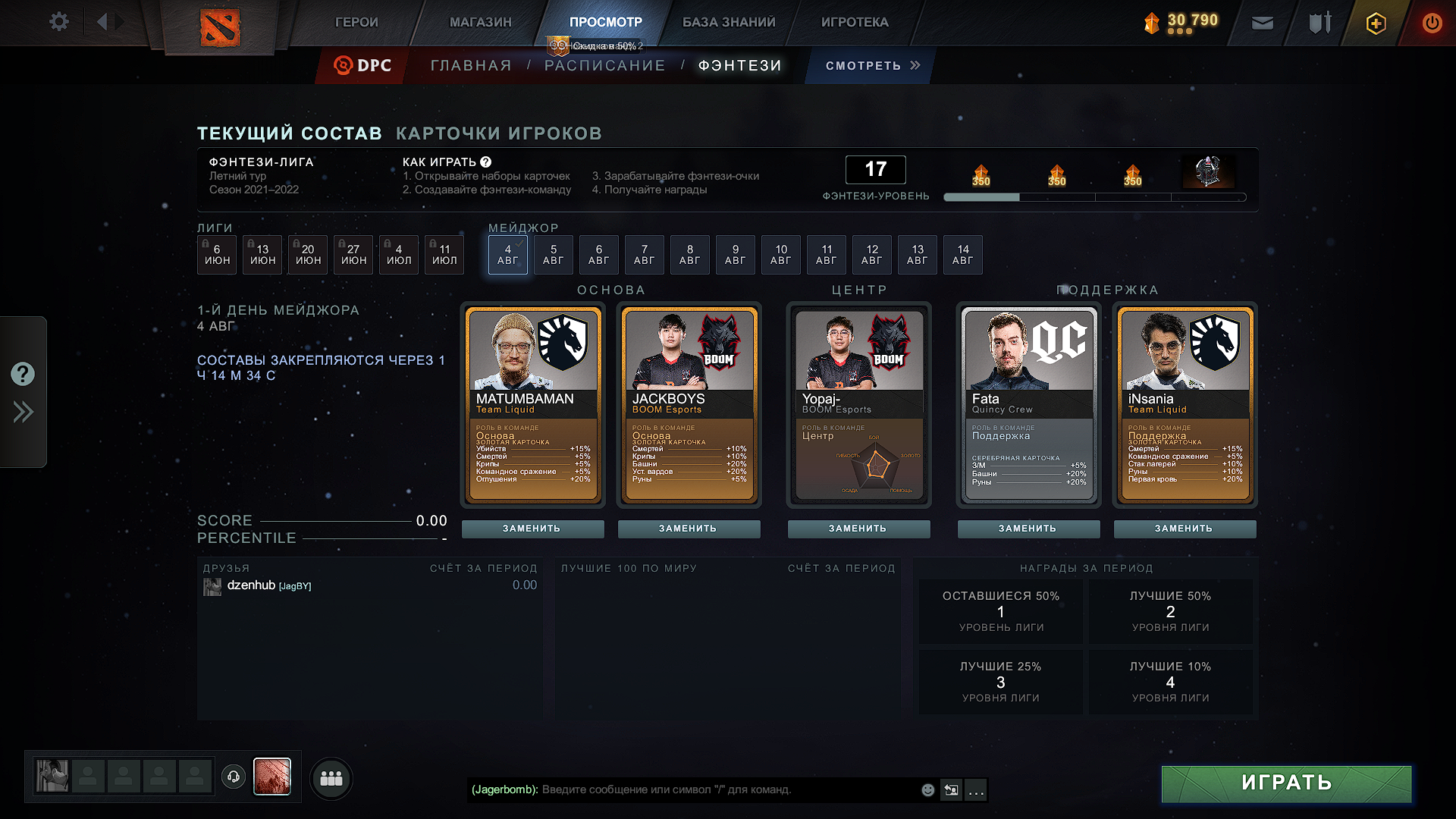Image resolution: width=1456 pixels, height=819 pixels.
Task: Replace the Yopaj- center card
Action: tap(858, 529)
